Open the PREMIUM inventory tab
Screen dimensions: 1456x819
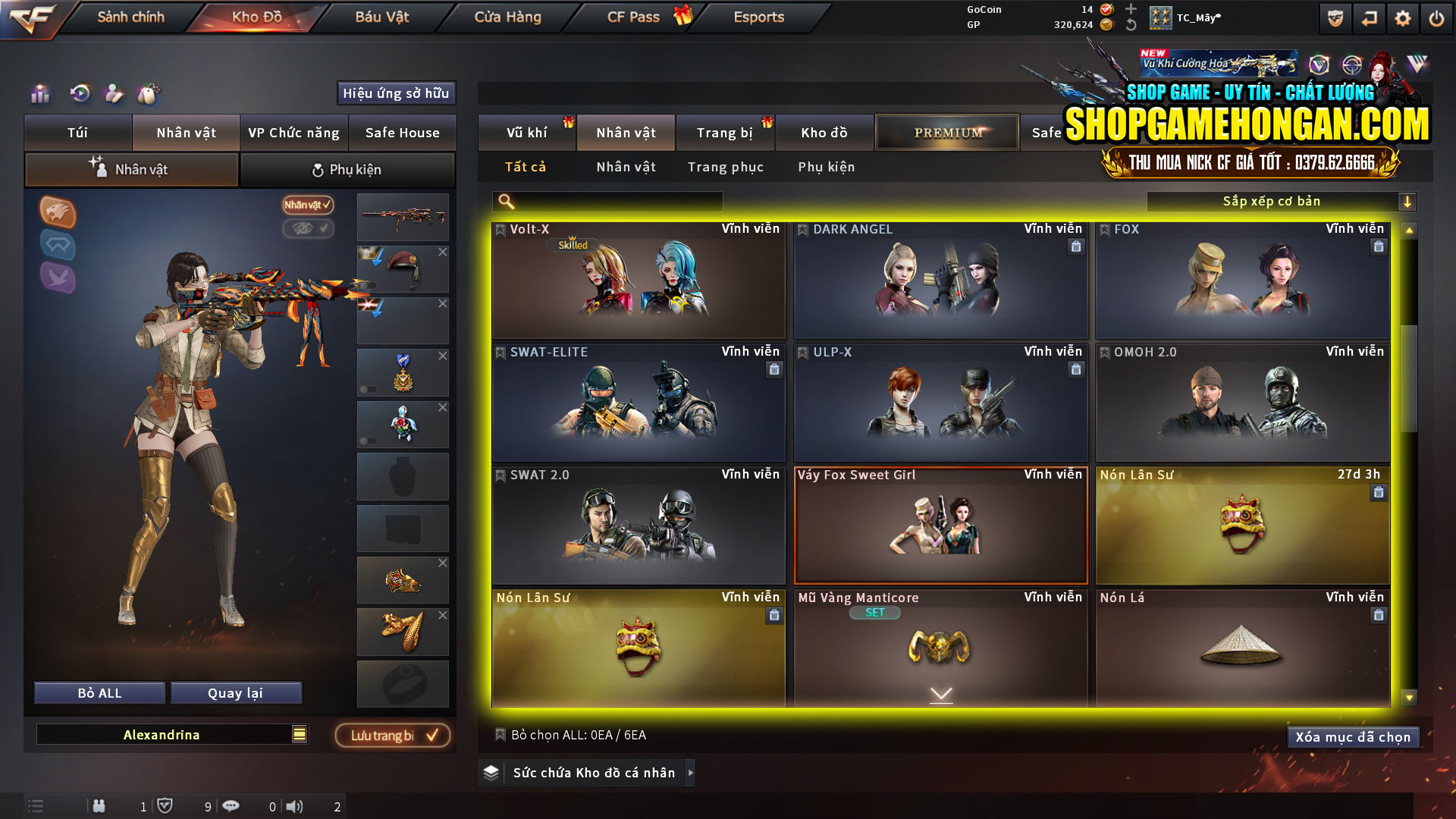coord(946,132)
